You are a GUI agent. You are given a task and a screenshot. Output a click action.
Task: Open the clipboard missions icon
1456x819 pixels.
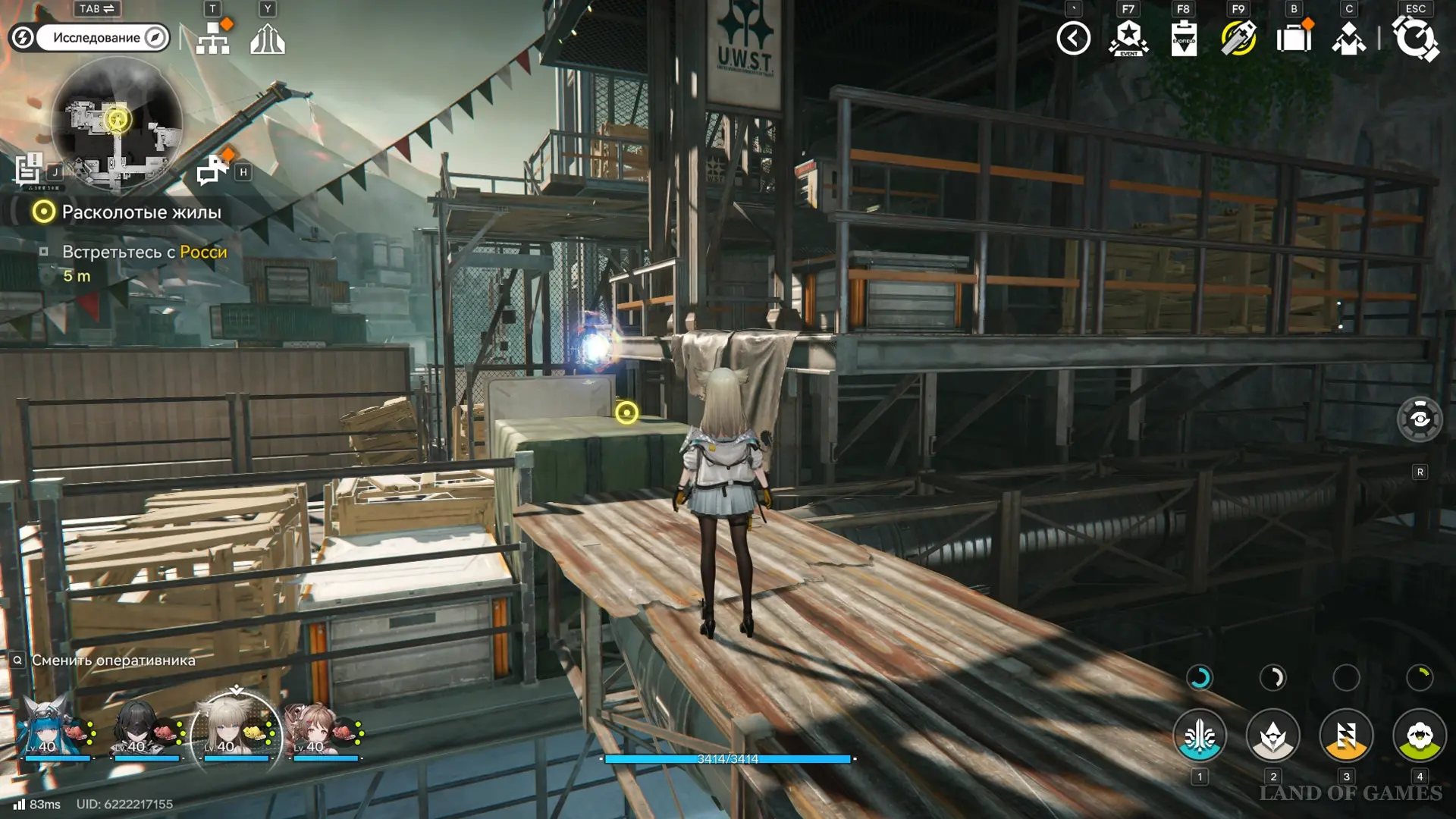pyautogui.click(x=1184, y=38)
